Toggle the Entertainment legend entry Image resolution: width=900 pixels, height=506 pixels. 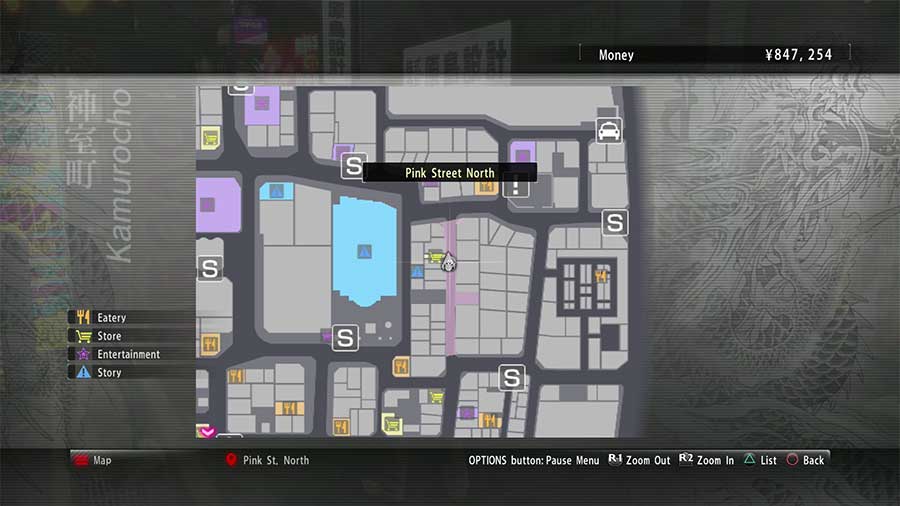128,354
